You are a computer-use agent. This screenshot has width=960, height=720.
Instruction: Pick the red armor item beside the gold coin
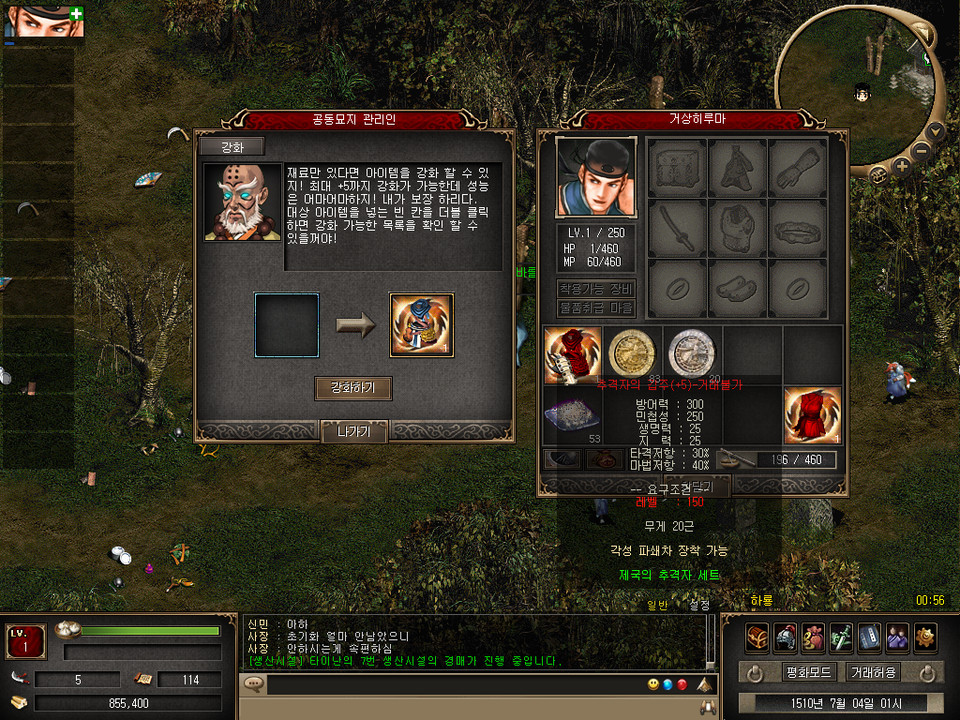point(573,354)
